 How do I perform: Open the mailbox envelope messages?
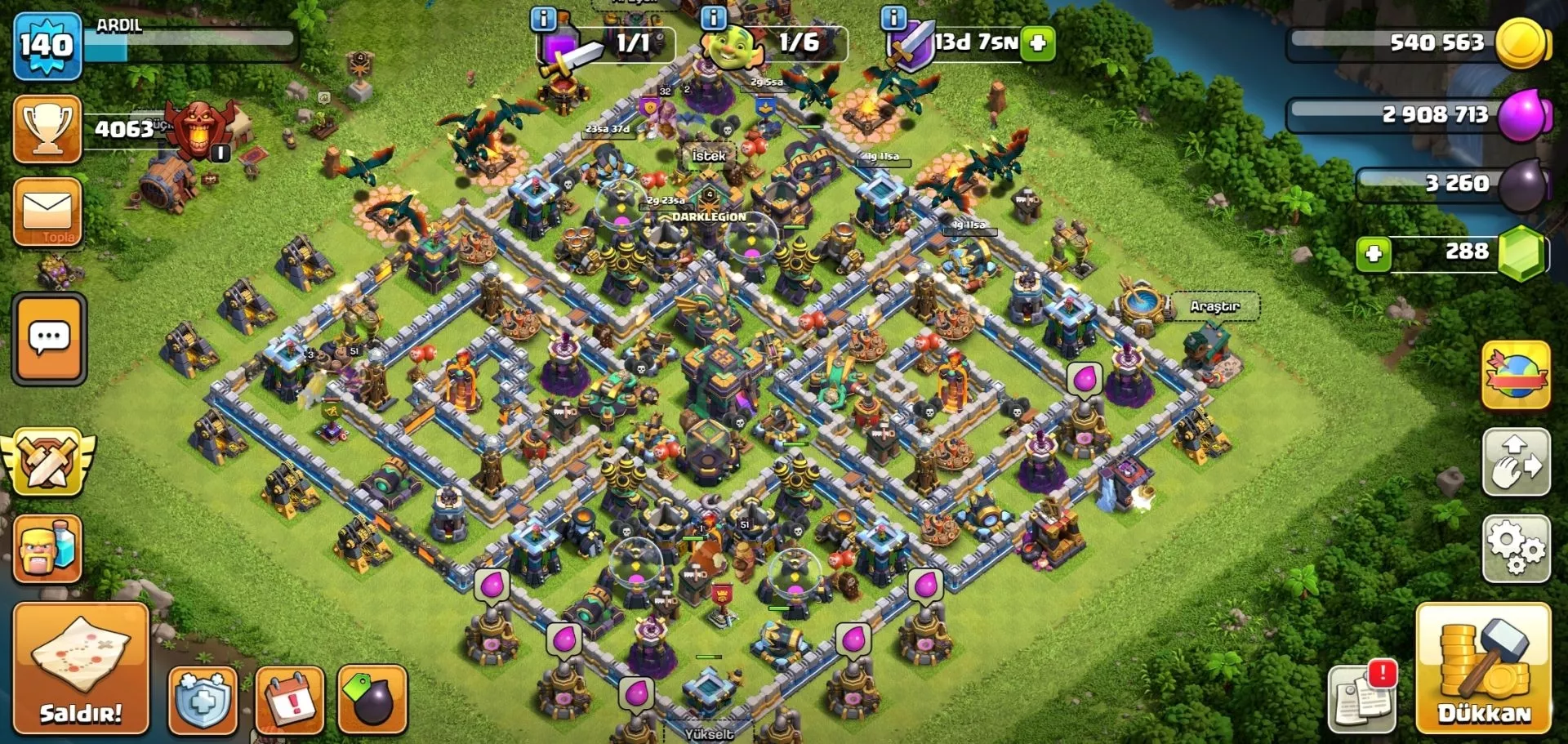[47, 211]
